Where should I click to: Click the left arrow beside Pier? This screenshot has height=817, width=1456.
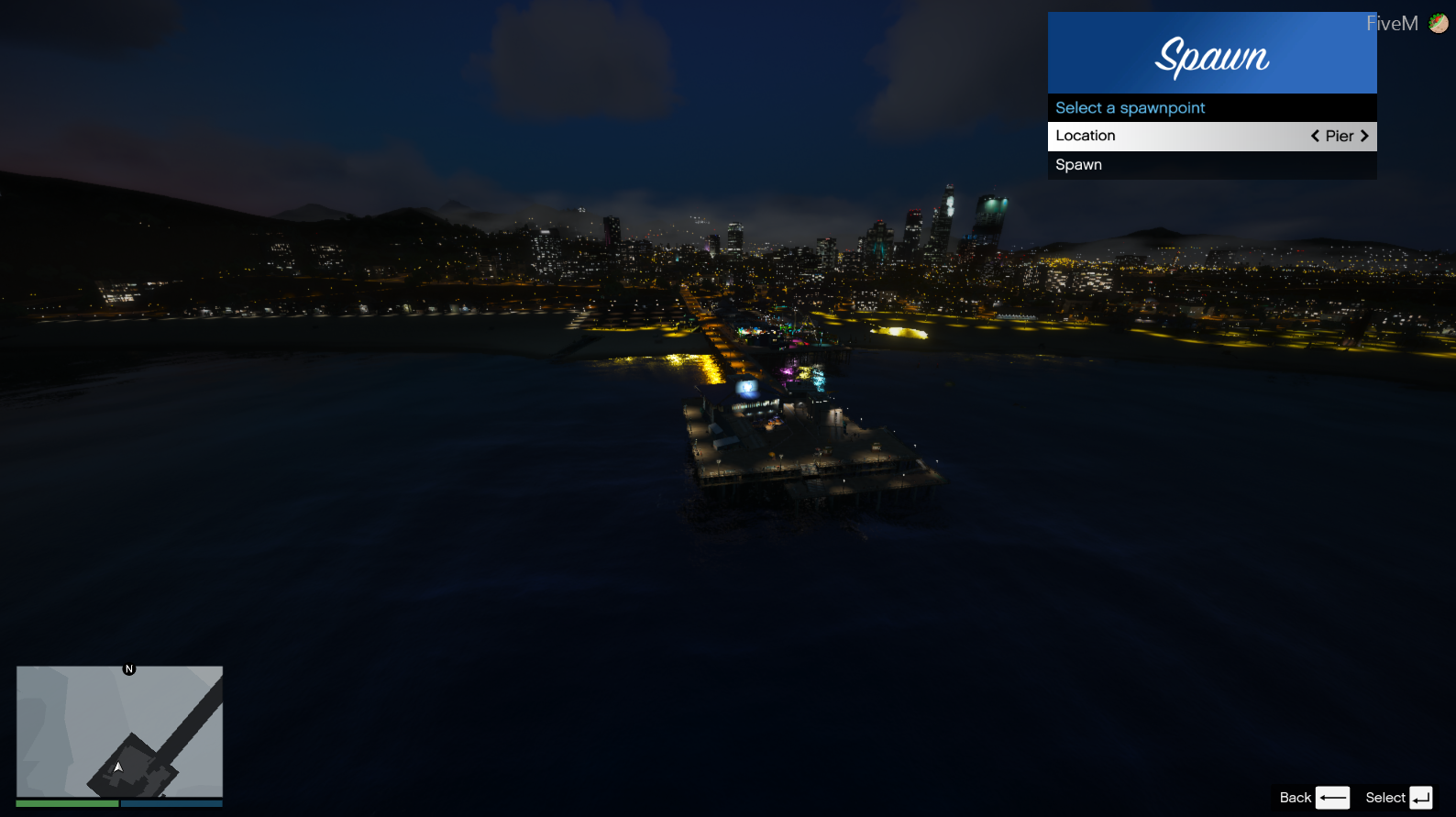pyautogui.click(x=1315, y=136)
